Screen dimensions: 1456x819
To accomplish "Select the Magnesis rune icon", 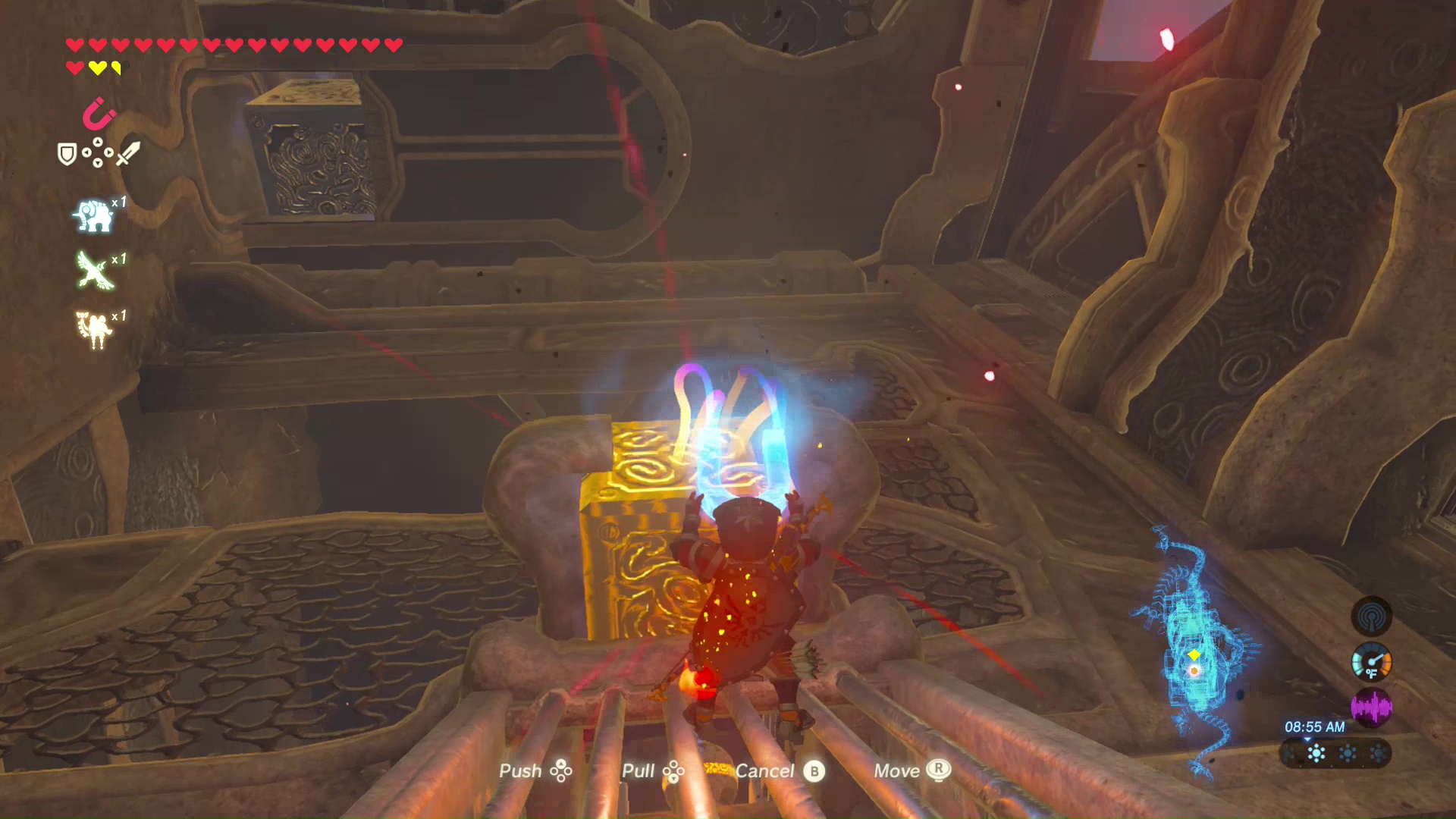I will click(x=98, y=115).
